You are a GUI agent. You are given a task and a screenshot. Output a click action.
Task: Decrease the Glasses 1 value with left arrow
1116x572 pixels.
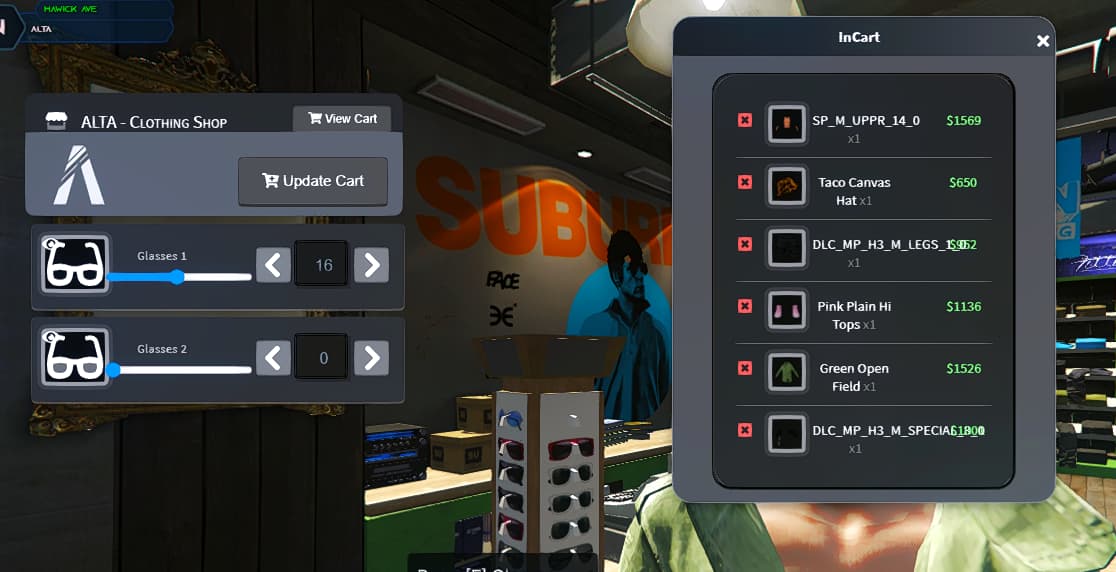(273, 265)
